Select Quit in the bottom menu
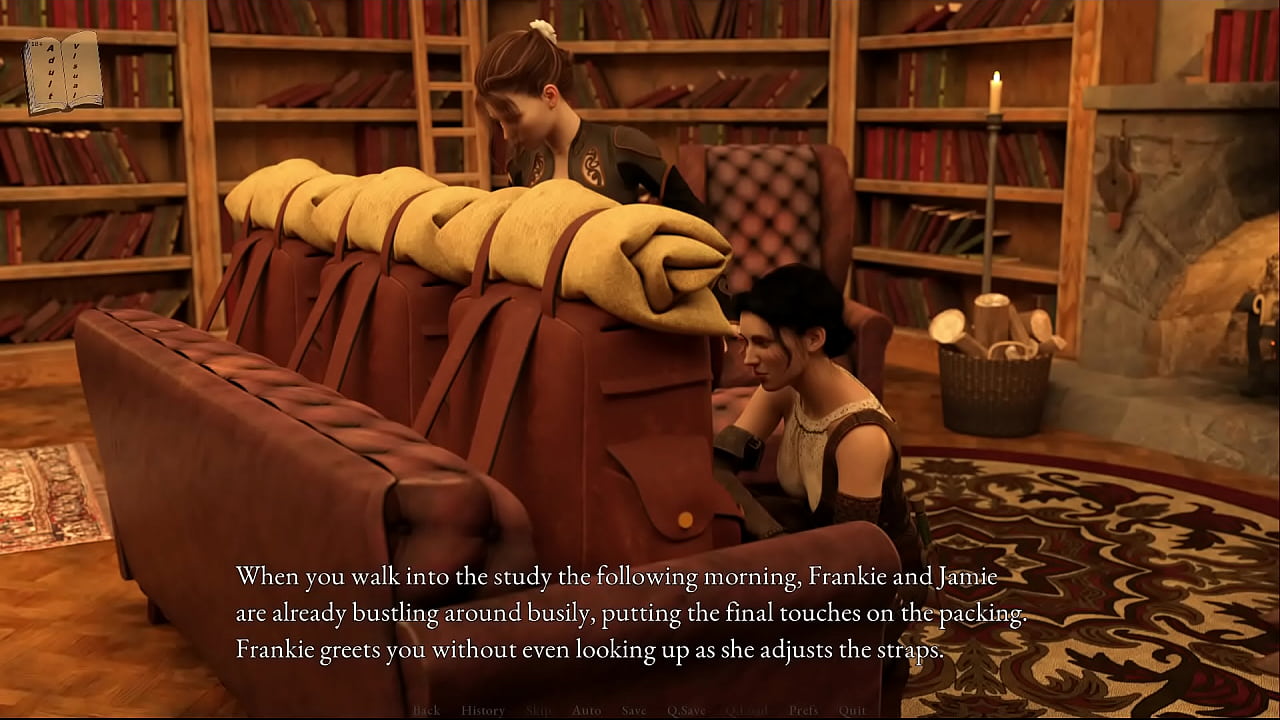 pyautogui.click(x=853, y=711)
